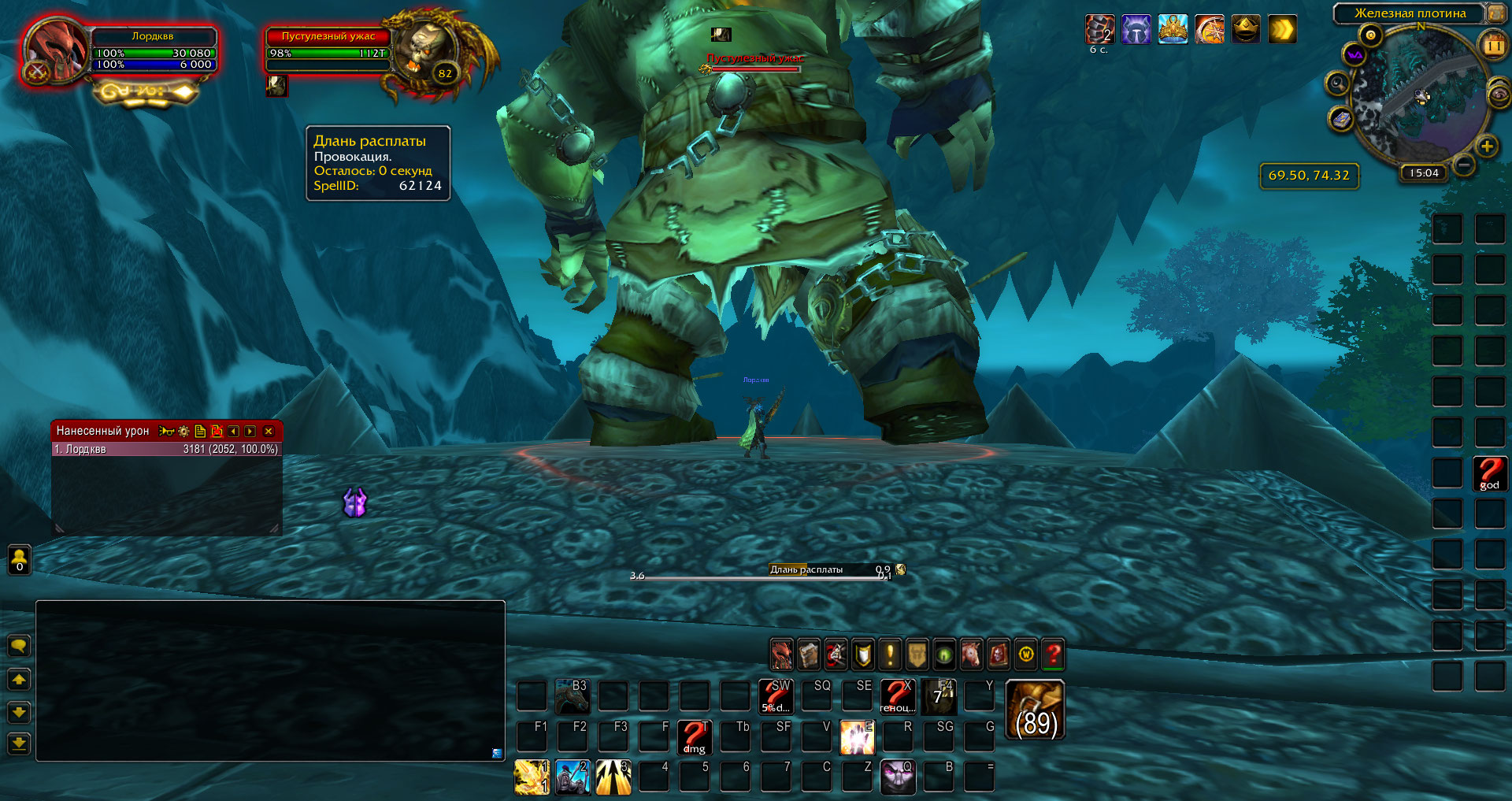Use the purple-eyed face ability on Q

[898, 777]
